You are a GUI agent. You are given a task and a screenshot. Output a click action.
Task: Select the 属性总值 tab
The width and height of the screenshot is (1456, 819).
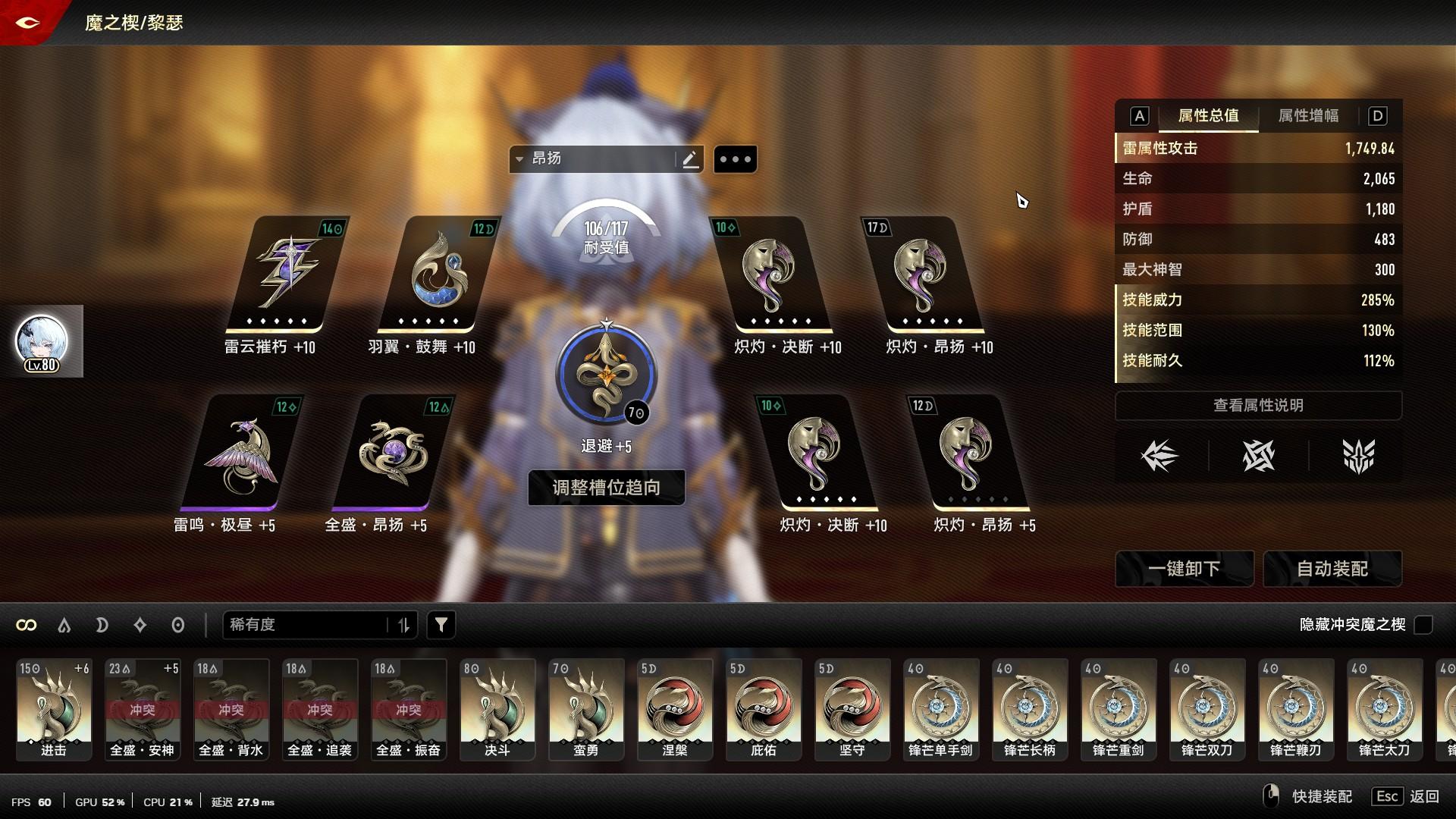click(1208, 116)
